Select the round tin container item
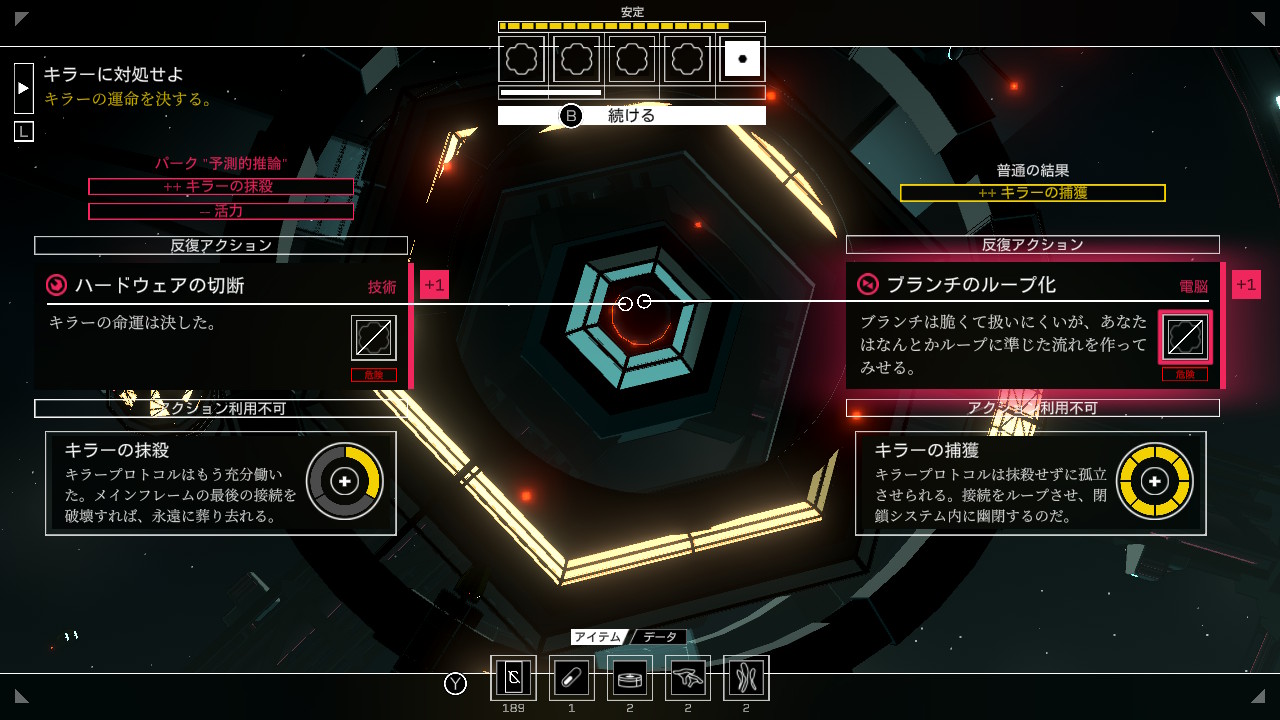This screenshot has width=1280, height=720. point(630,678)
